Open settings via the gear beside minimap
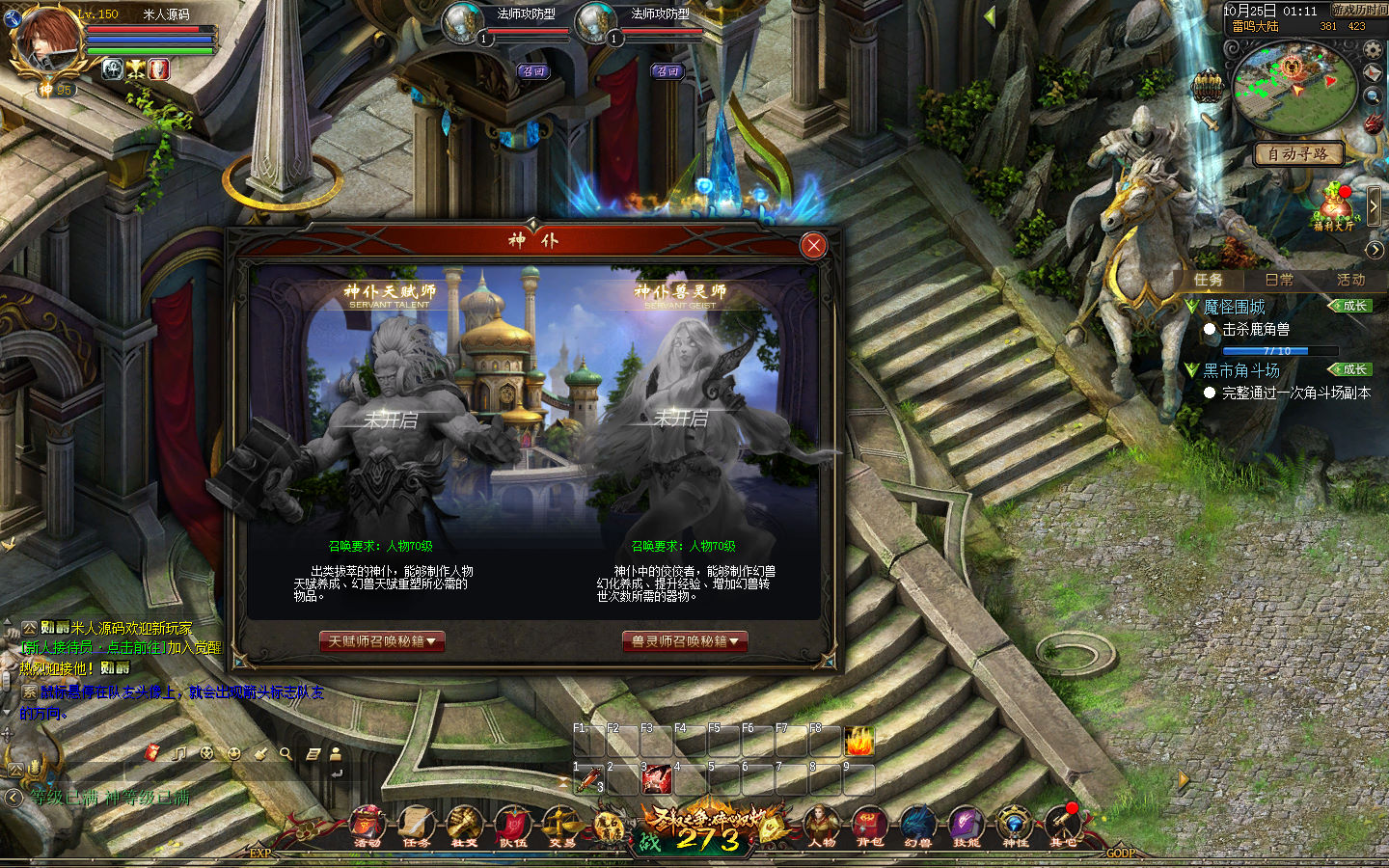 click(x=1373, y=49)
